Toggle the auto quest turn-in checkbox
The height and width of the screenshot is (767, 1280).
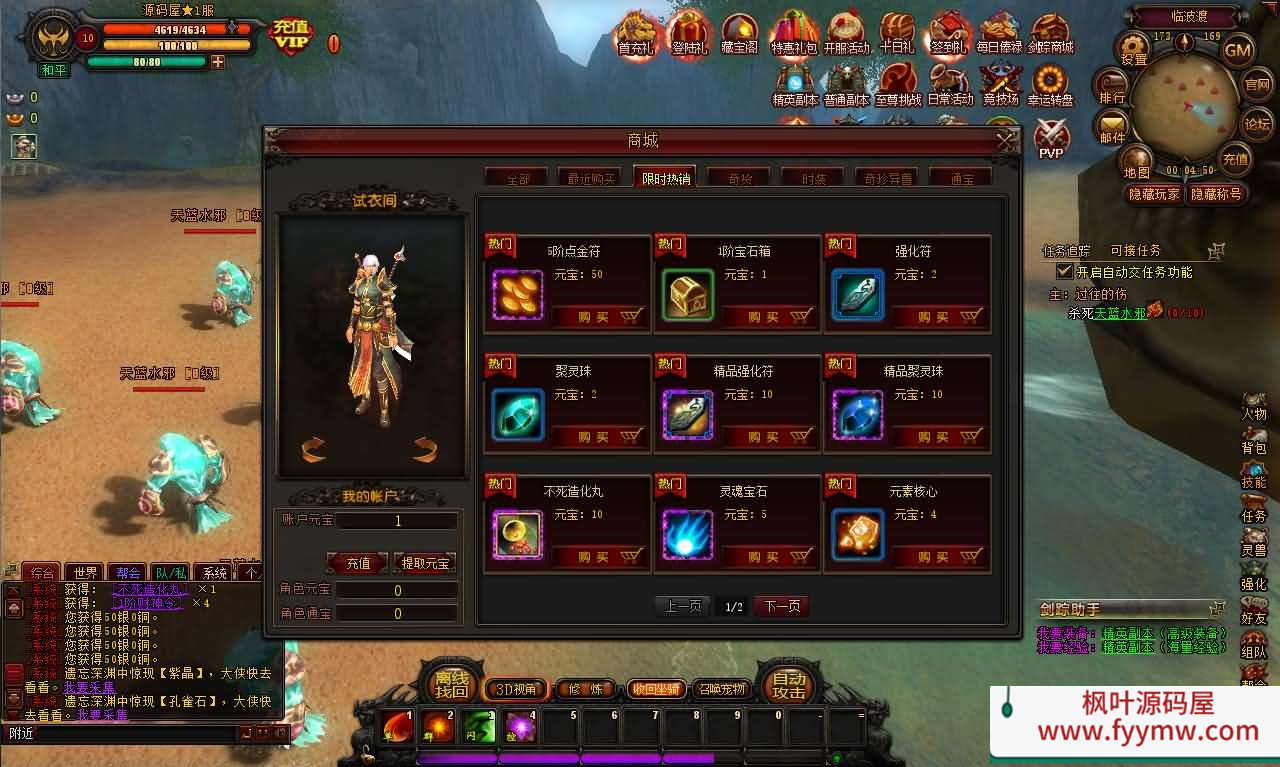tap(1065, 272)
